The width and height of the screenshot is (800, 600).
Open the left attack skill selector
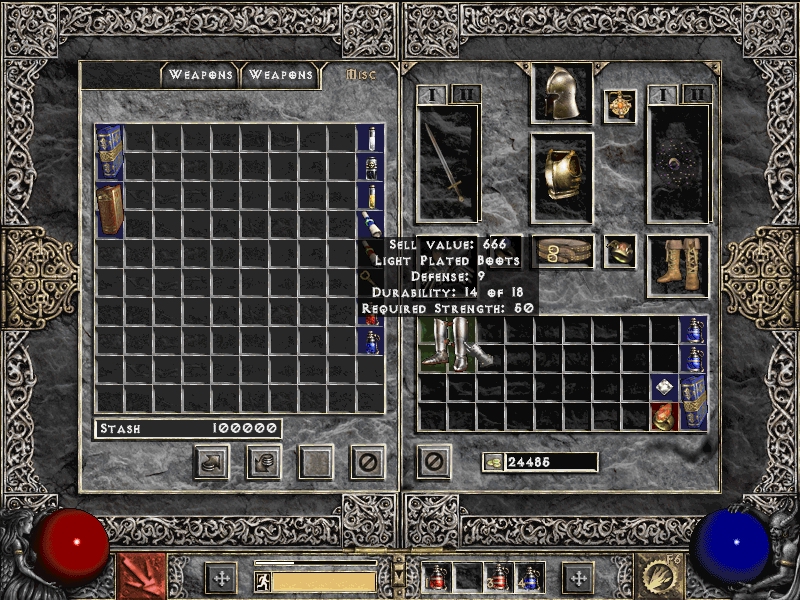click(141, 578)
